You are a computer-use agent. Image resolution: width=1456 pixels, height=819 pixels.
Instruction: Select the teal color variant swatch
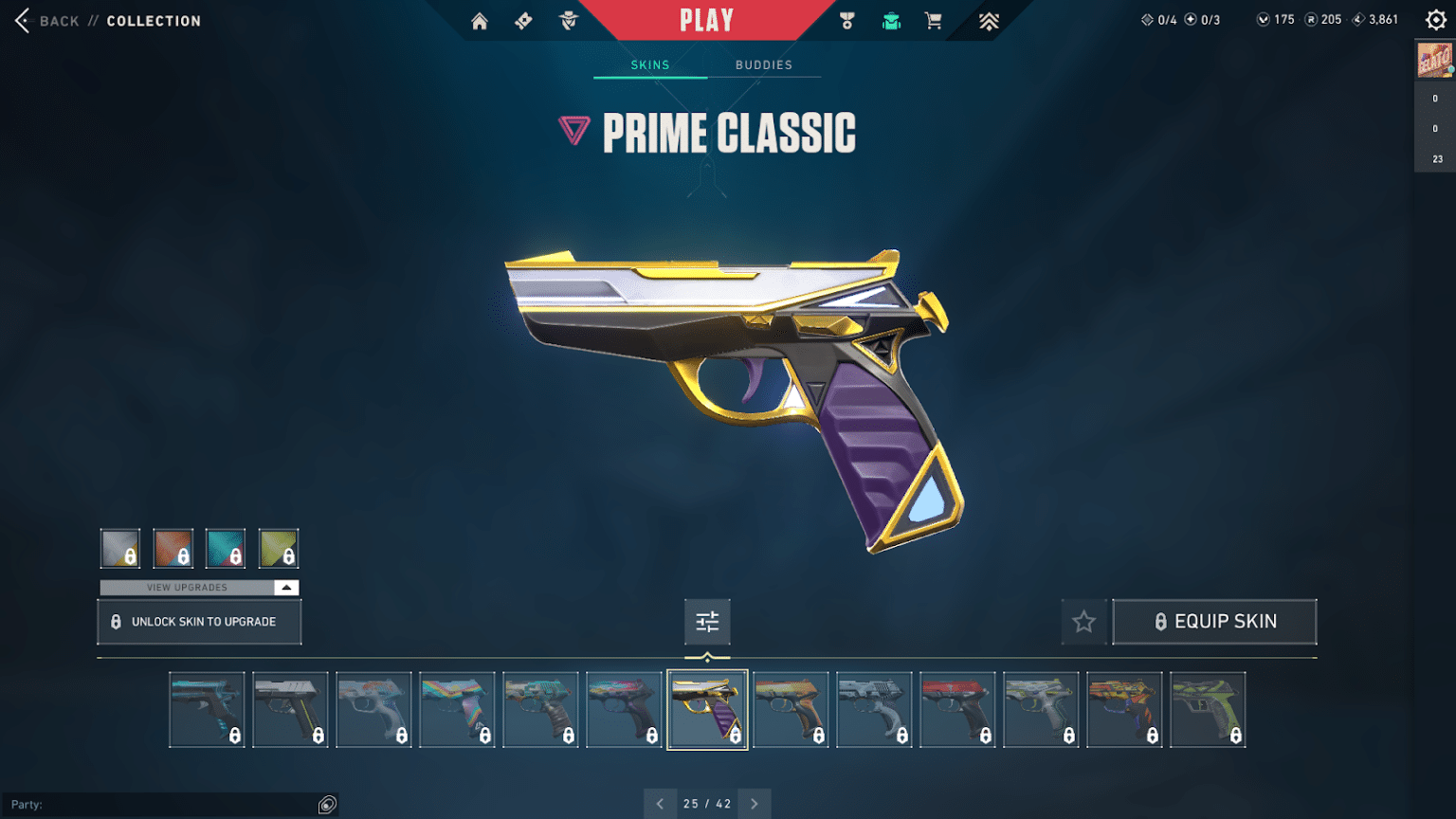click(x=226, y=548)
